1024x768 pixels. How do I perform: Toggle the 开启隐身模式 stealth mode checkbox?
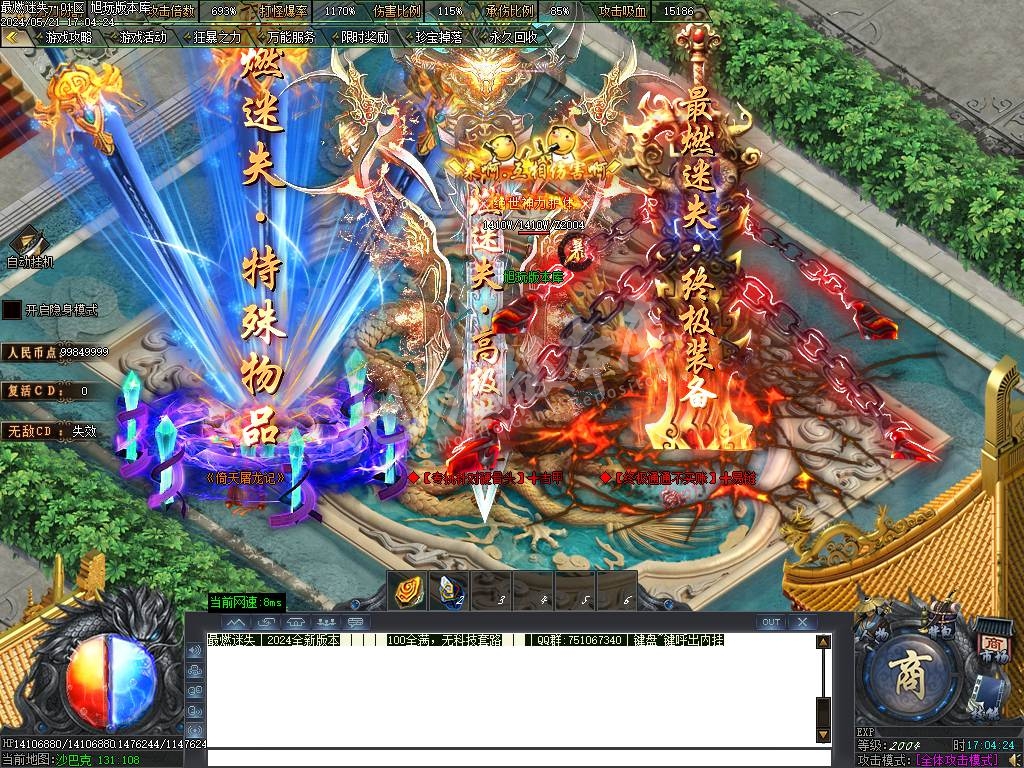11,310
